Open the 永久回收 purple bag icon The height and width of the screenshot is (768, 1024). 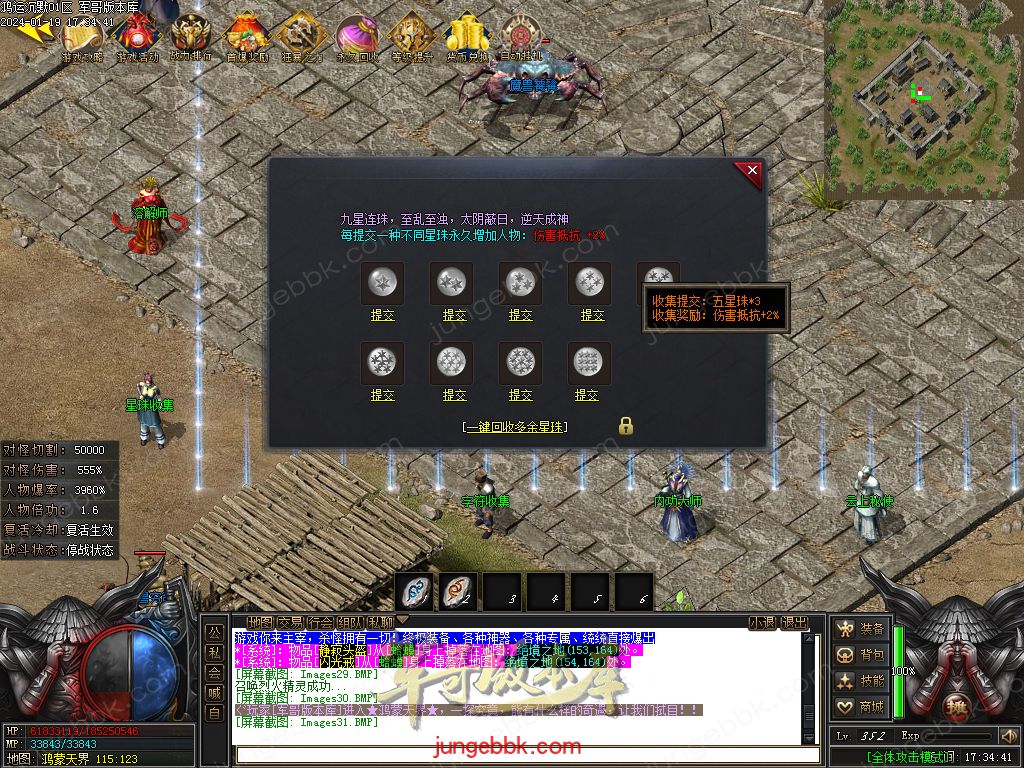355,38
